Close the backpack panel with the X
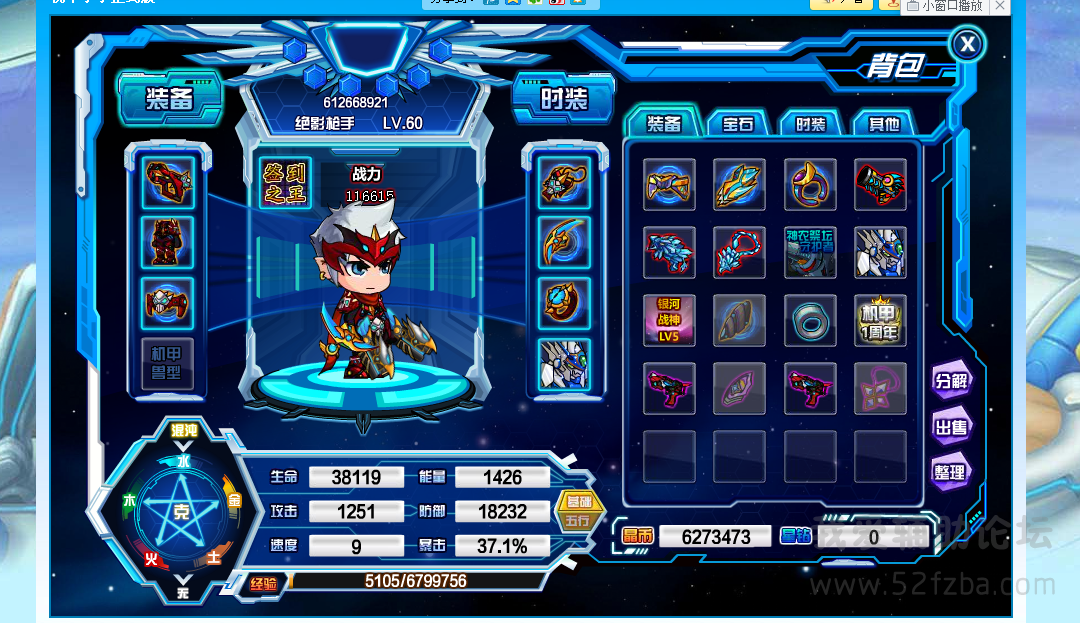Screen dimensions: 1080x623 coord(966,44)
